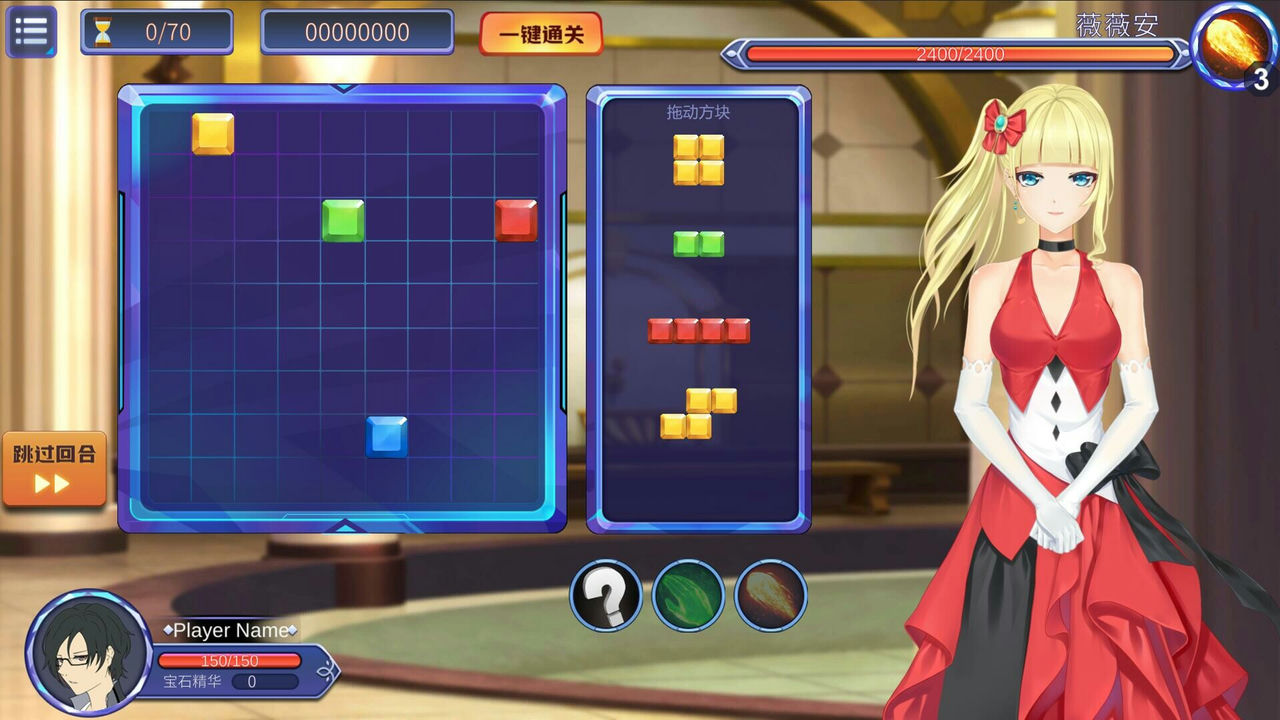Activate the green hand skill icon
The width and height of the screenshot is (1280, 720).
(688, 594)
